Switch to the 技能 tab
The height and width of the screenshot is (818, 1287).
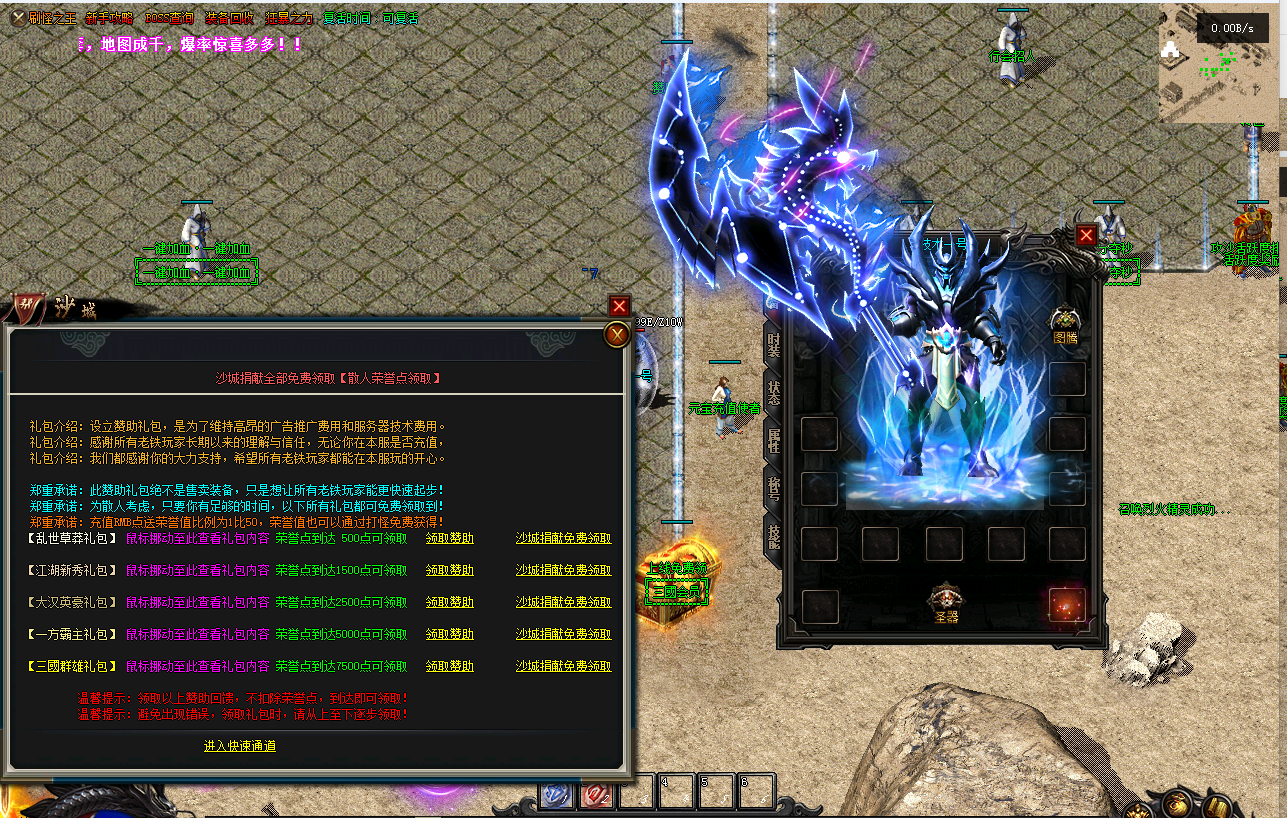(x=774, y=535)
